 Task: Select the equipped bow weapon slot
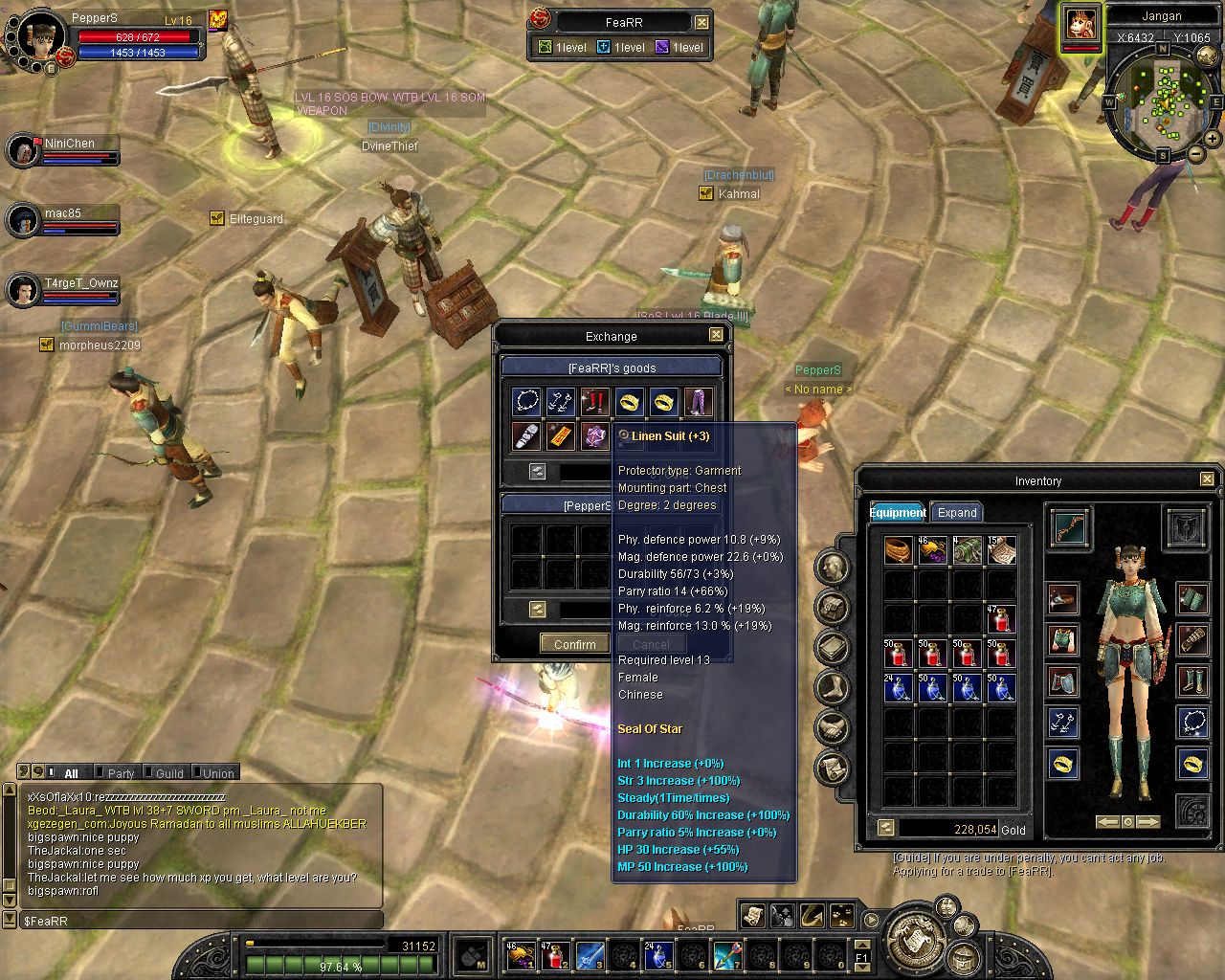[1069, 527]
